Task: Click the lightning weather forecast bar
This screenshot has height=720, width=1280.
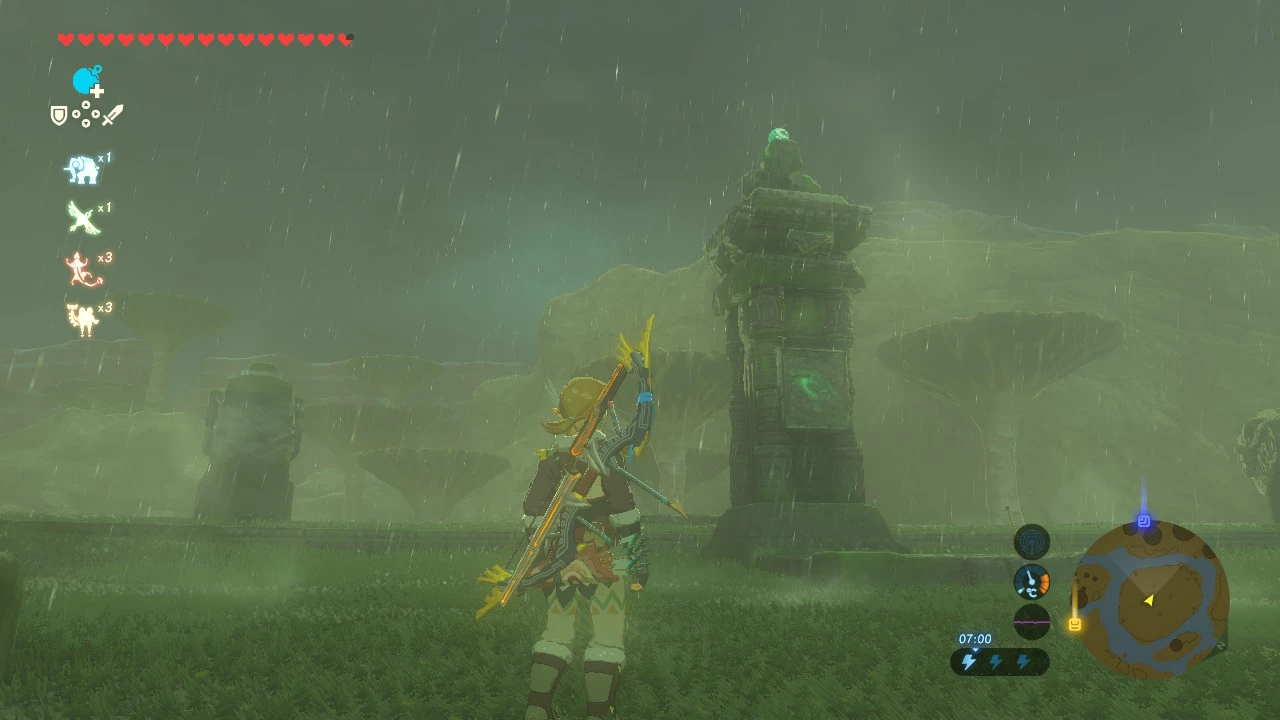Action: click(x=999, y=661)
